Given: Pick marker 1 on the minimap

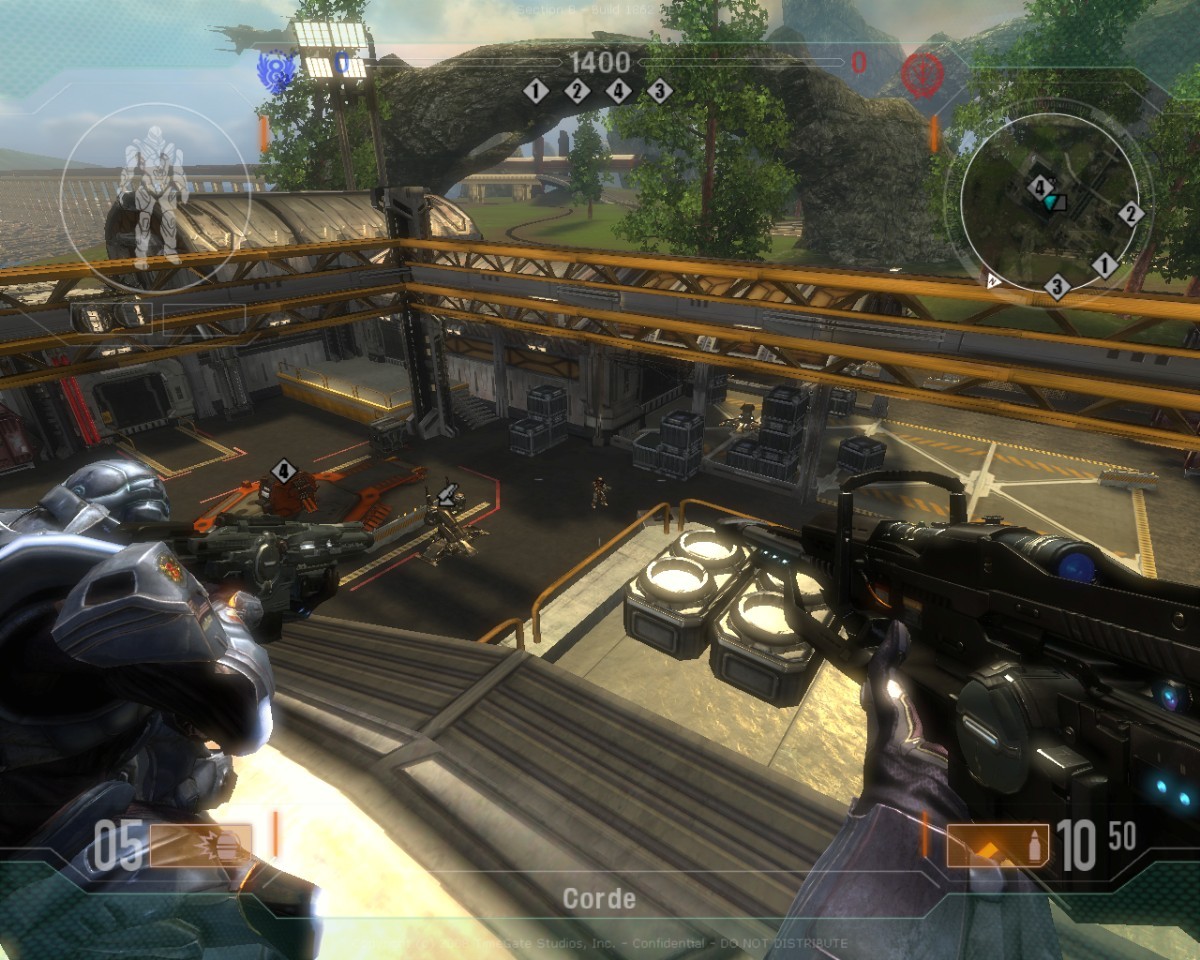Looking at the screenshot, I should [1104, 265].
